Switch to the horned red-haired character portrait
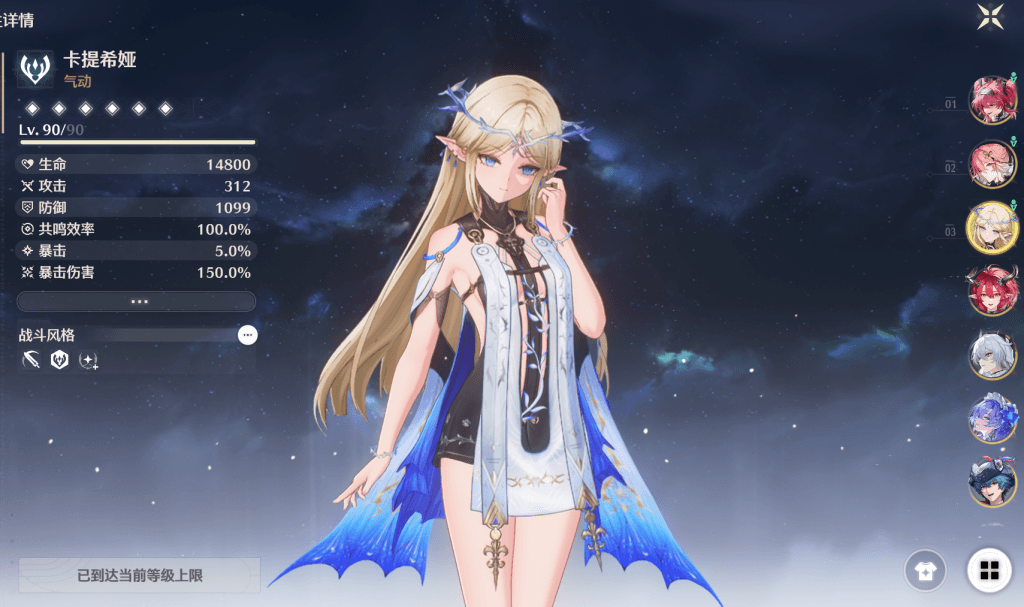This screenshot has height=607, width=1024. (993, 291)
